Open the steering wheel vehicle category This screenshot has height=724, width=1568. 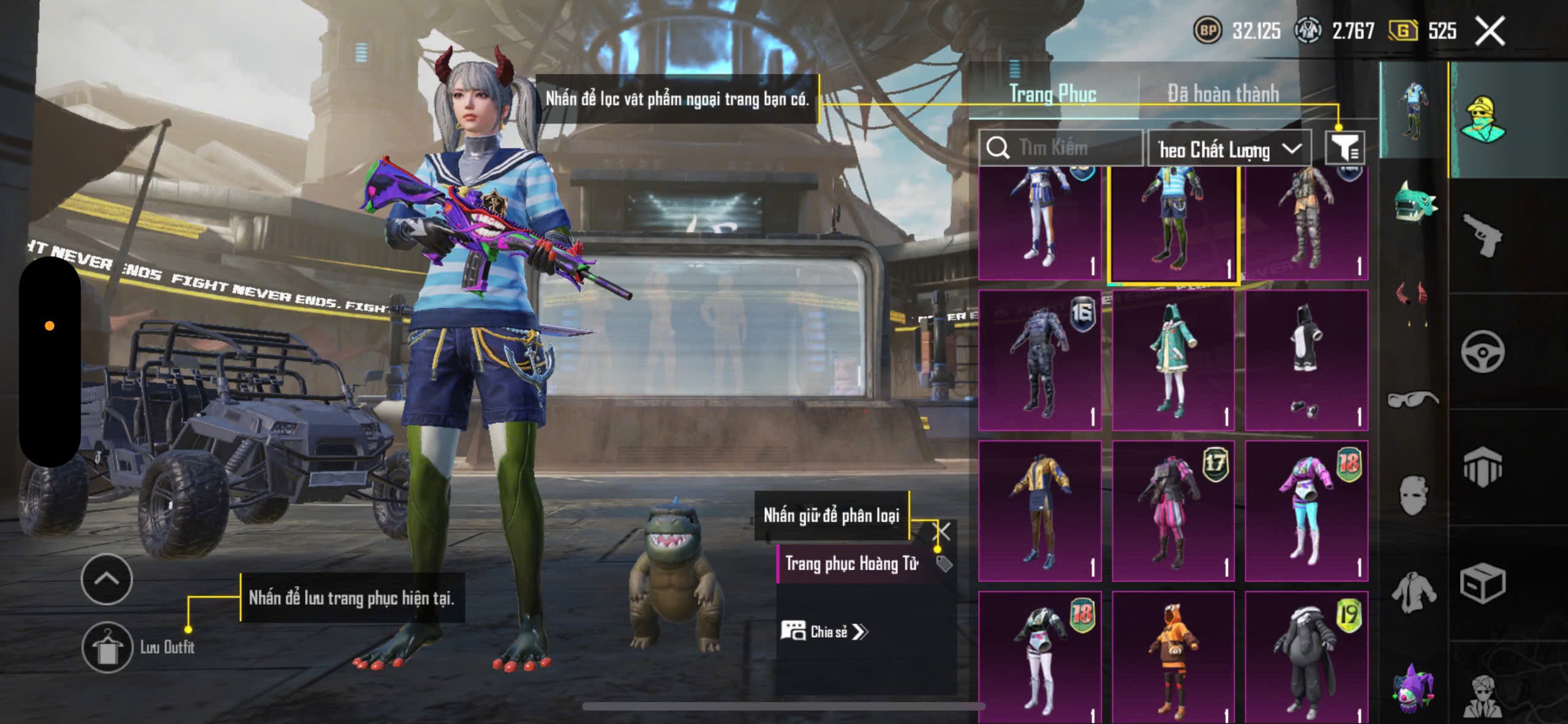(x=1482, y=352)
